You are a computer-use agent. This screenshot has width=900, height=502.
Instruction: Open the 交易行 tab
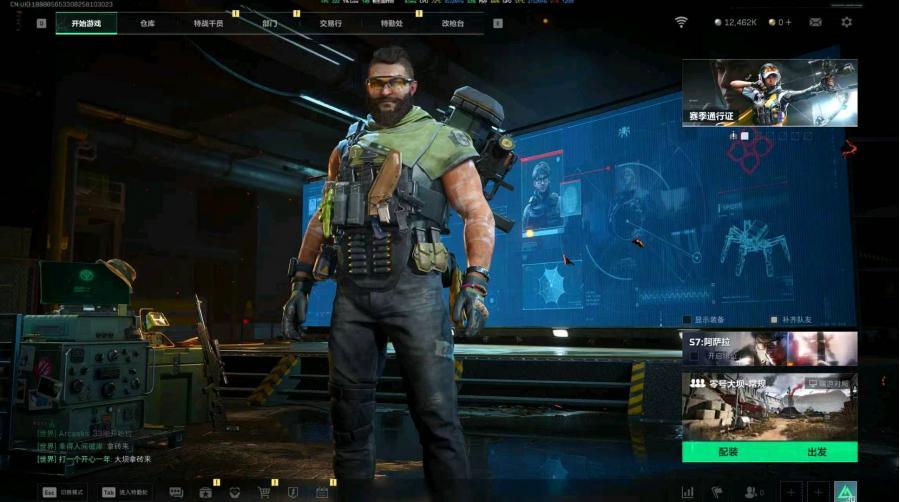tap(330, 23)
